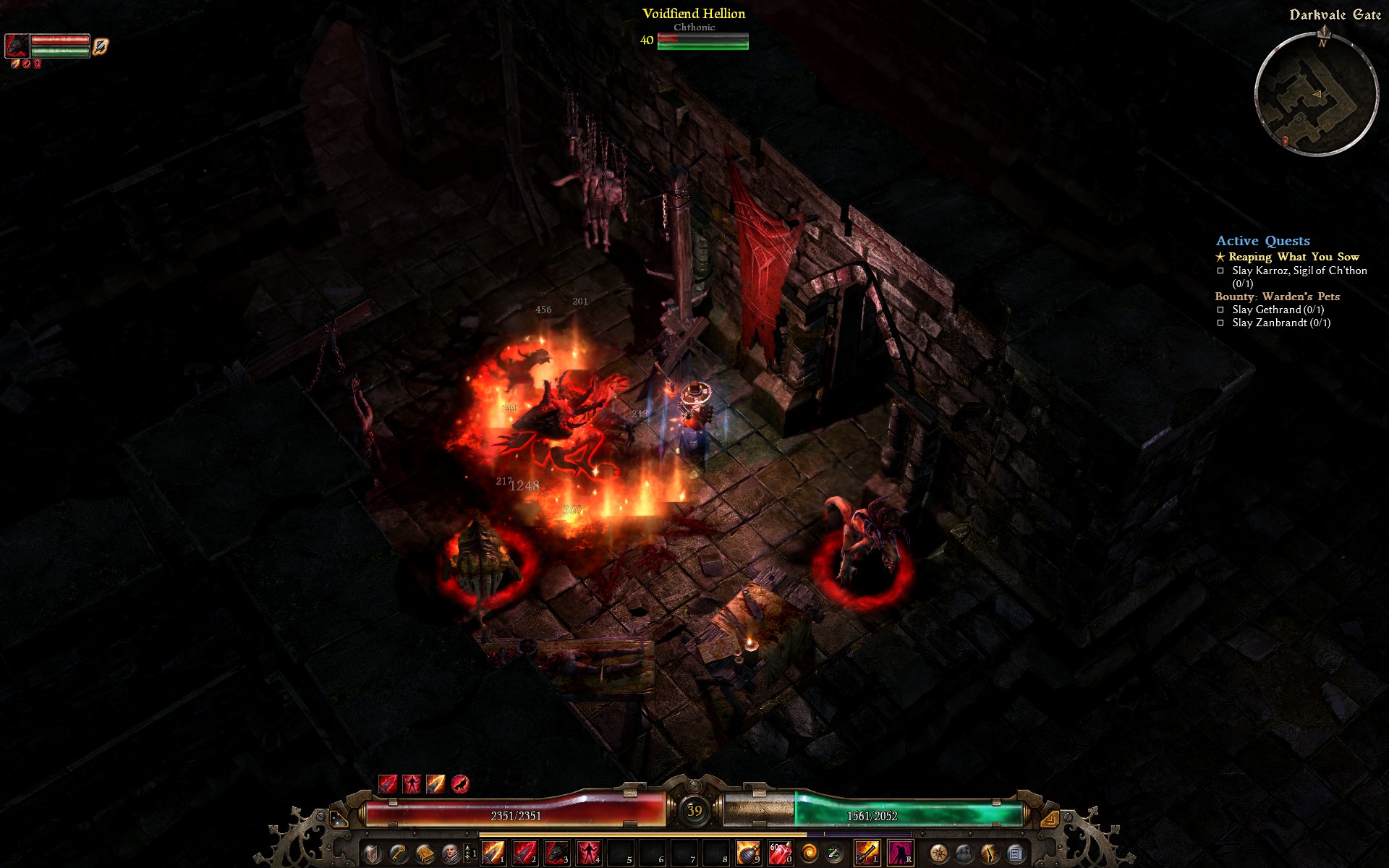Drink the red health potion in slot 0
This screenshot has height=868, width=1389.
[x=779, y=853]
